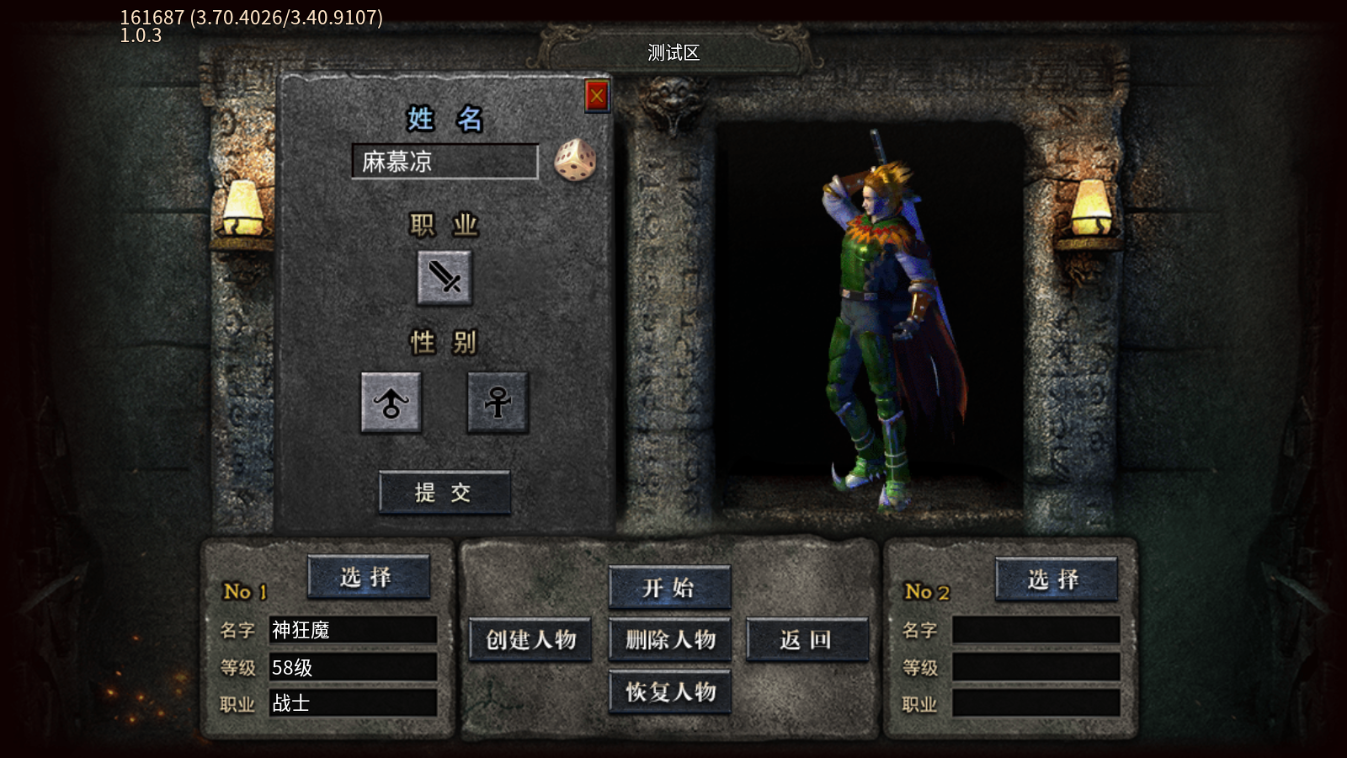Viewport: 1347px width, 758px height.
Task: Choose the female gender symbol
Action: click(497, 403)
